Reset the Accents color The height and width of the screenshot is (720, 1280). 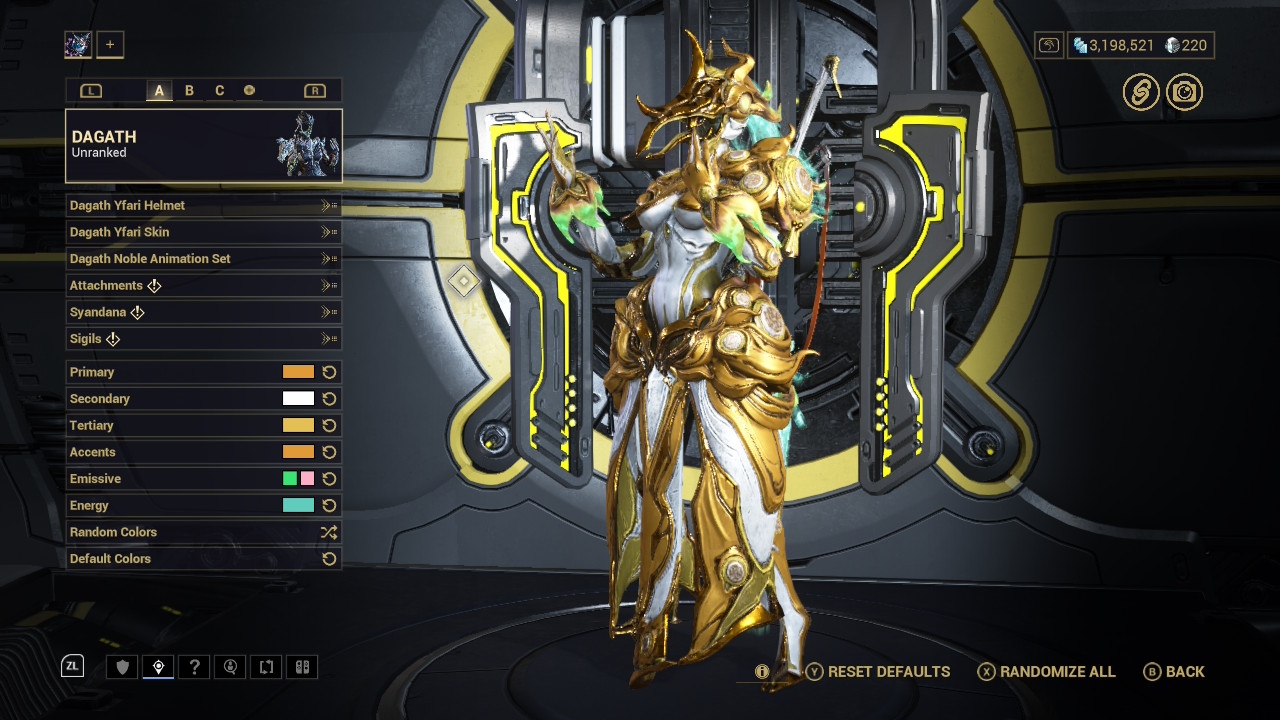click(329, 452)
